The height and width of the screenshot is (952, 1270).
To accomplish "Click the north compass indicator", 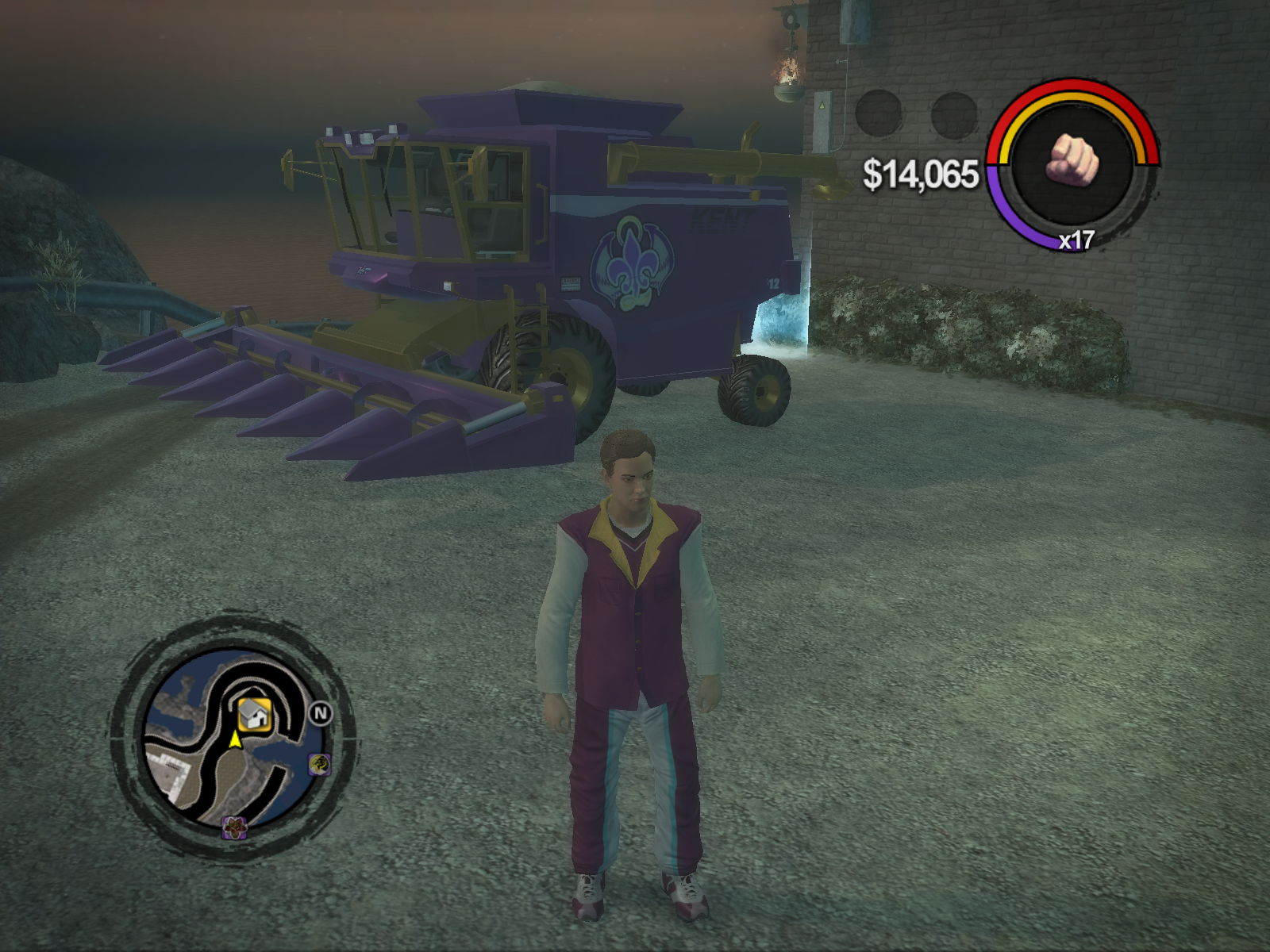I will [x=320, y=713].
